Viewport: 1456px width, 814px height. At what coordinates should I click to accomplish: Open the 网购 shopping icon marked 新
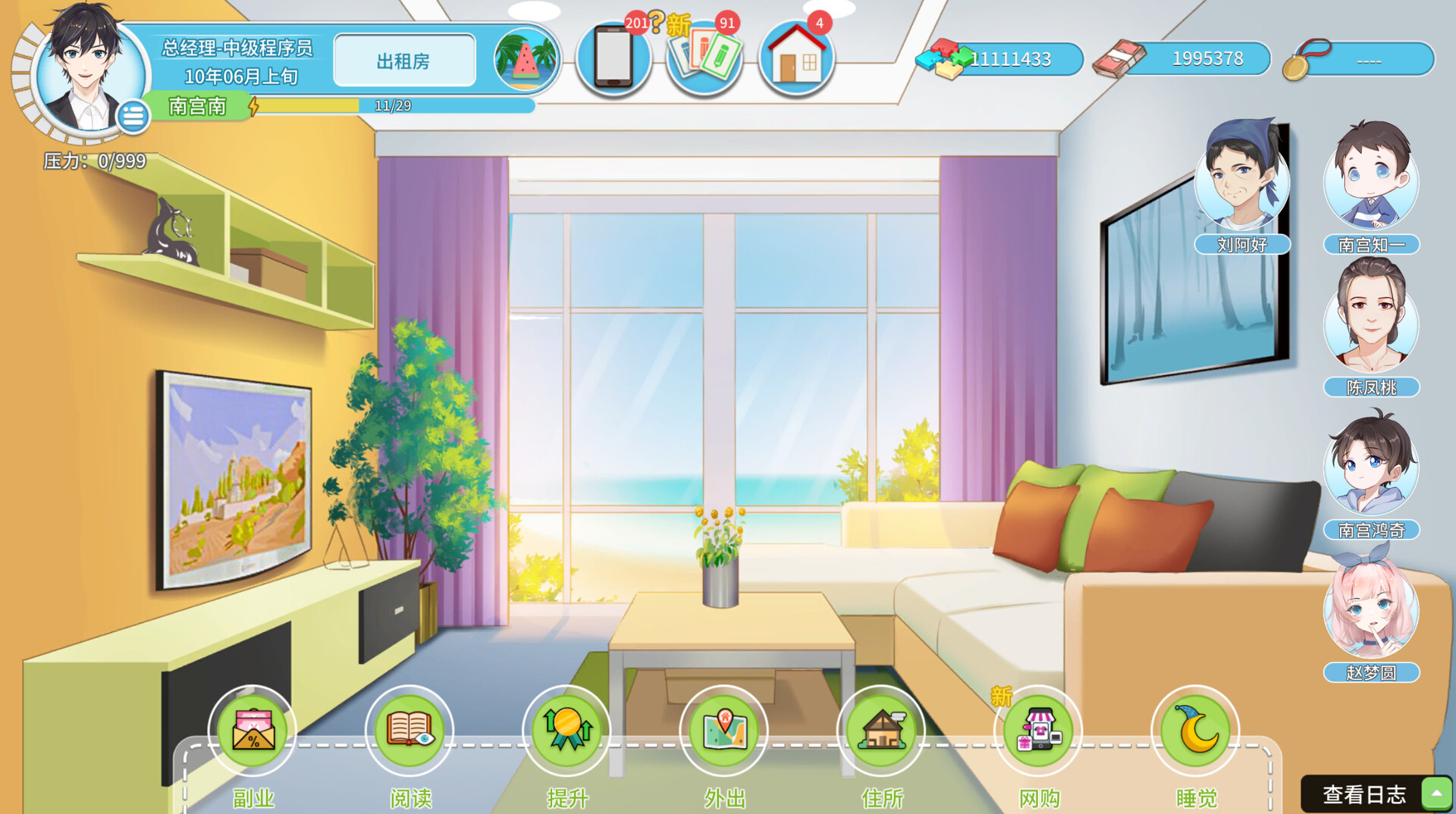point(1038,730)
